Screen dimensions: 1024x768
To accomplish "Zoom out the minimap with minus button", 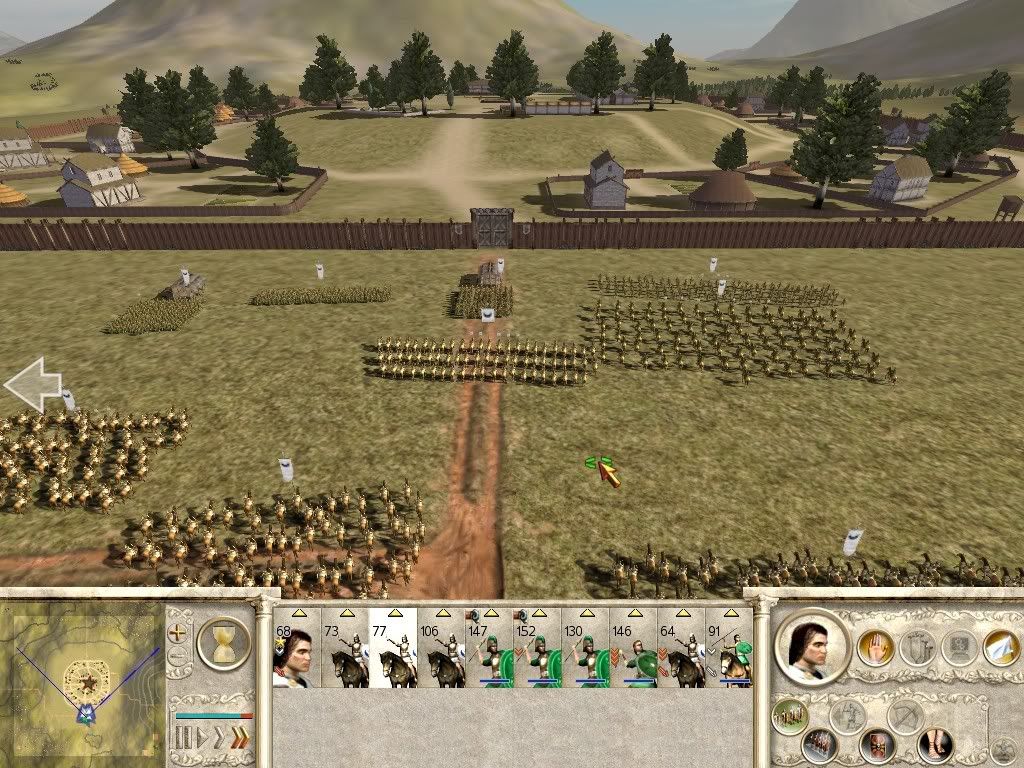I will click(x=177, y=657).
